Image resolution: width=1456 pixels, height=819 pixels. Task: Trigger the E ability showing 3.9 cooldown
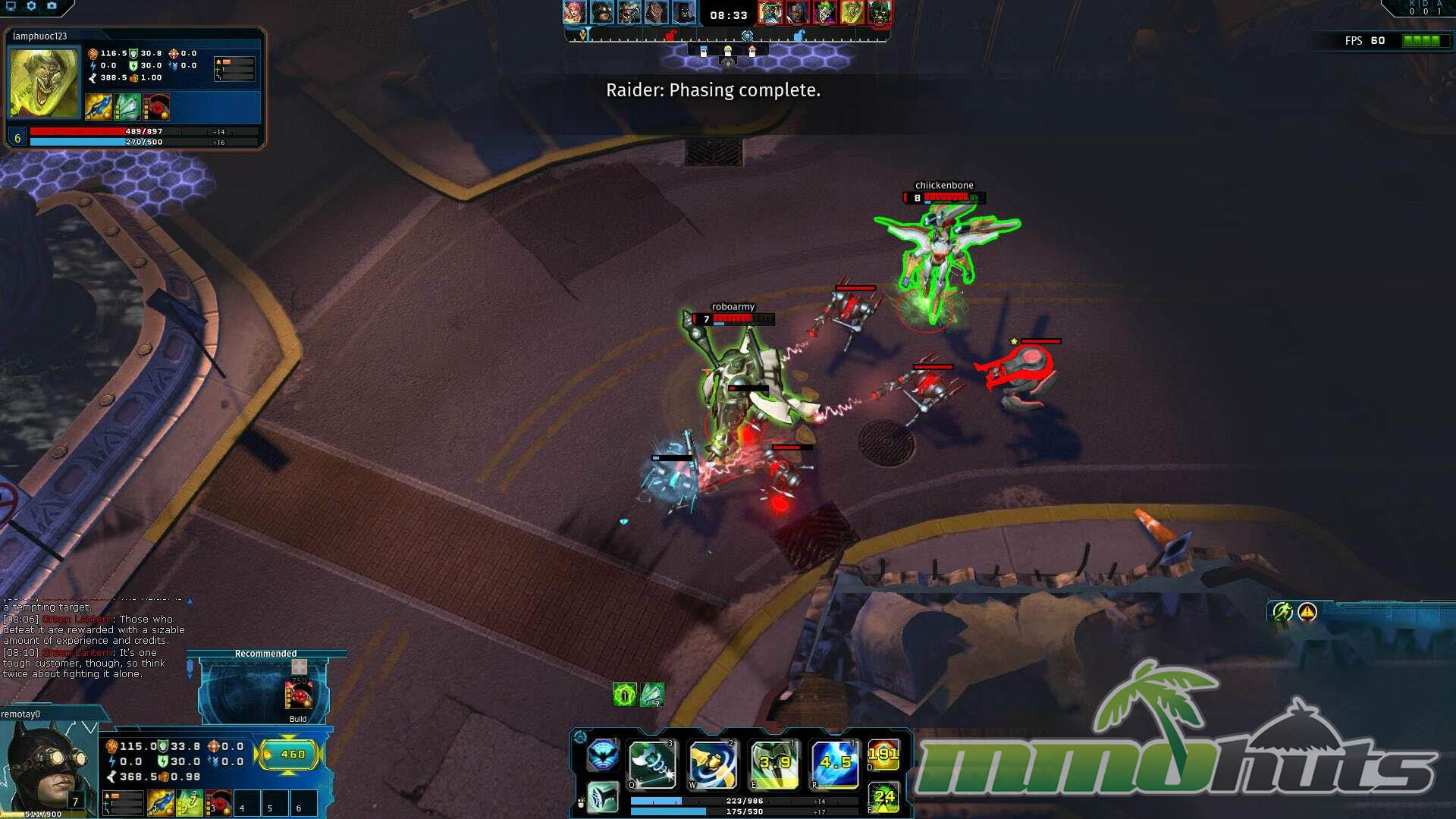pyautogui.click(x=774, y=764)
